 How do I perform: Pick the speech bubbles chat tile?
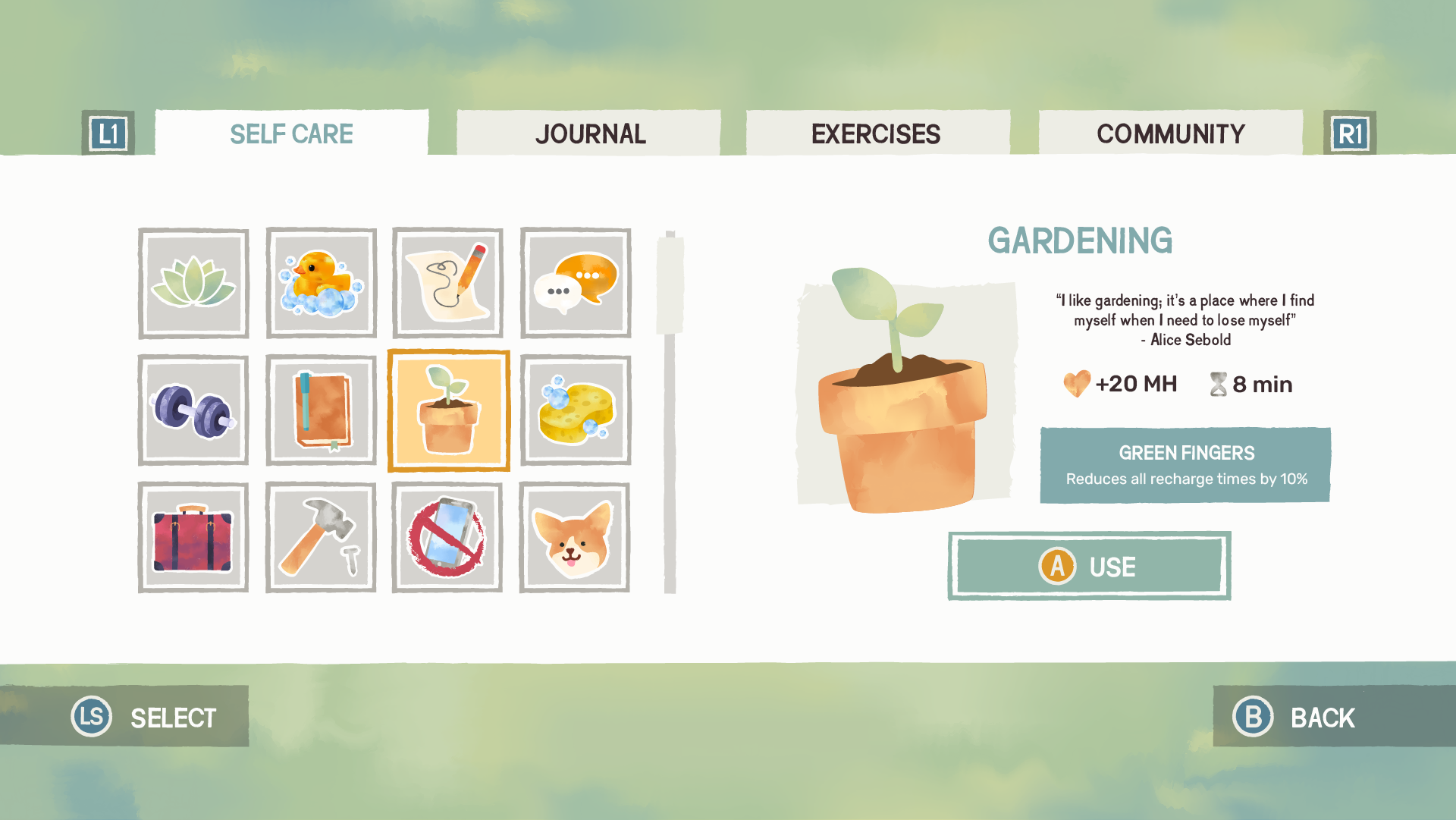tap(576, 283)
